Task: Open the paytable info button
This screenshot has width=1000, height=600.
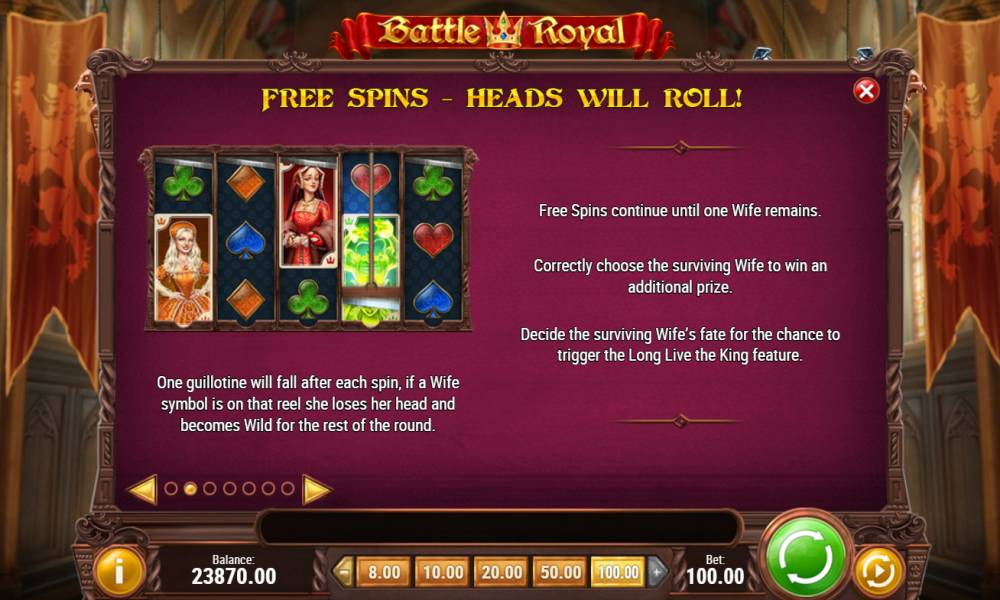Action: point(119,571)
